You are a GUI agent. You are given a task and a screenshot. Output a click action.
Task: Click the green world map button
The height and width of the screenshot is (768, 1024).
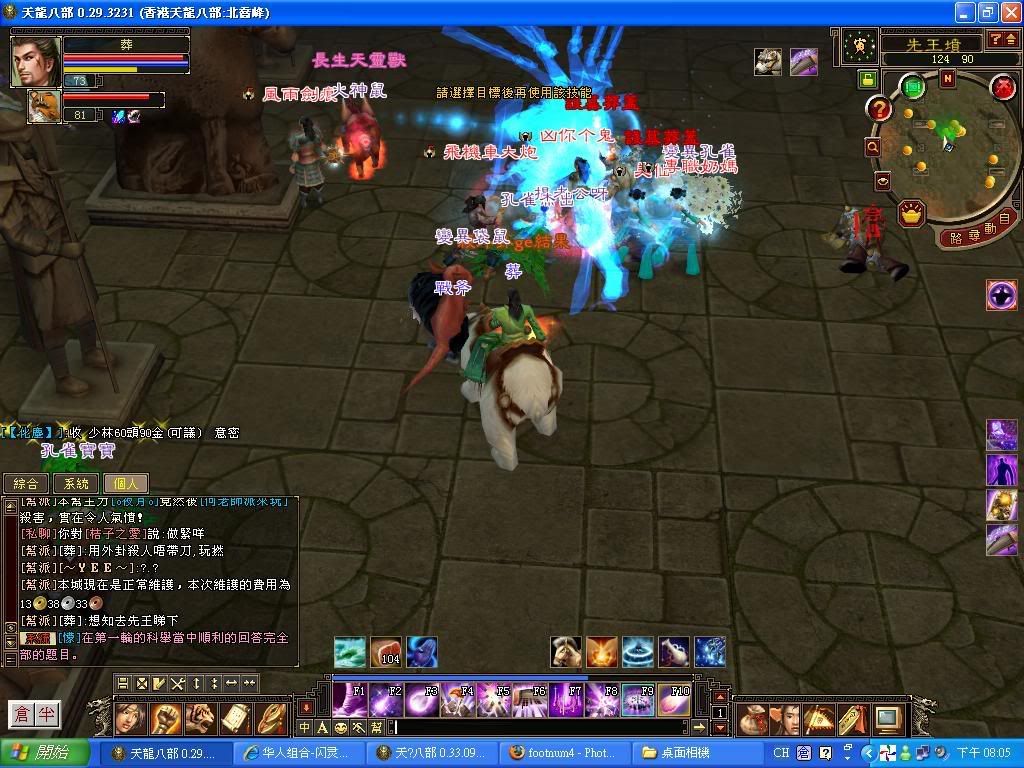pyautogui.click(x=912, y=88)
